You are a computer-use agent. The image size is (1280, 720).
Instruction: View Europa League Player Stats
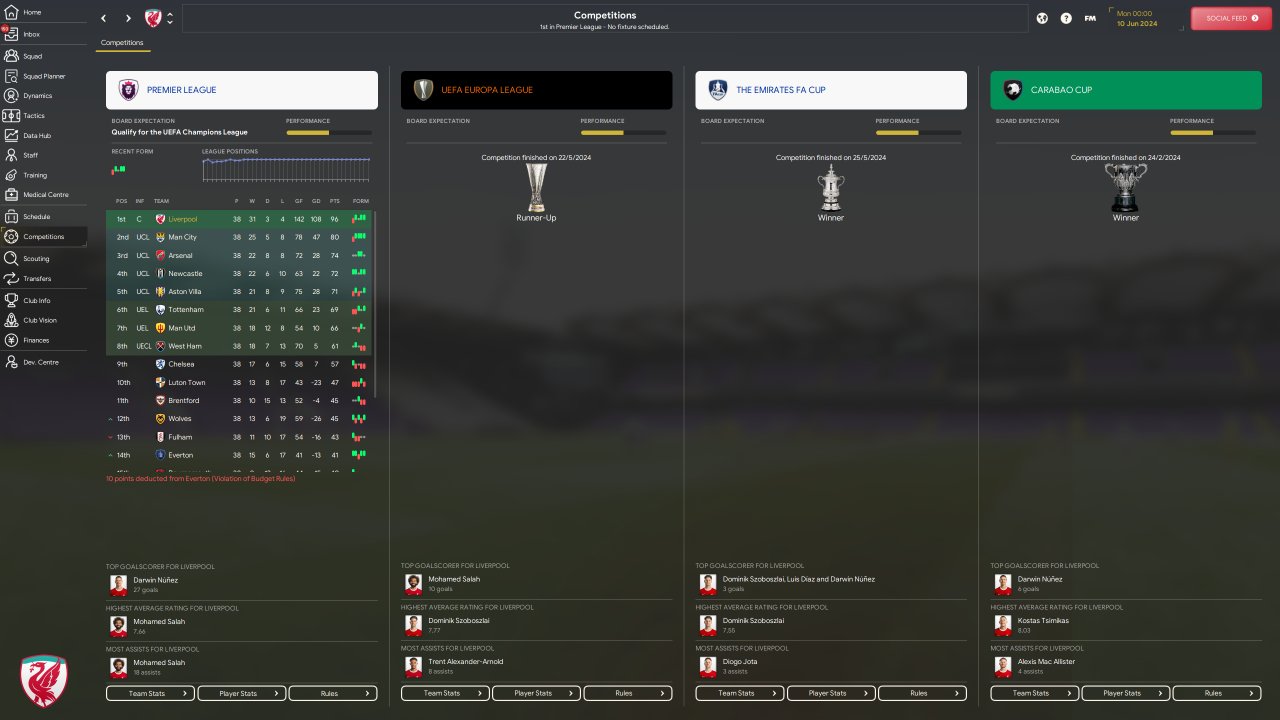click(537, 693)
